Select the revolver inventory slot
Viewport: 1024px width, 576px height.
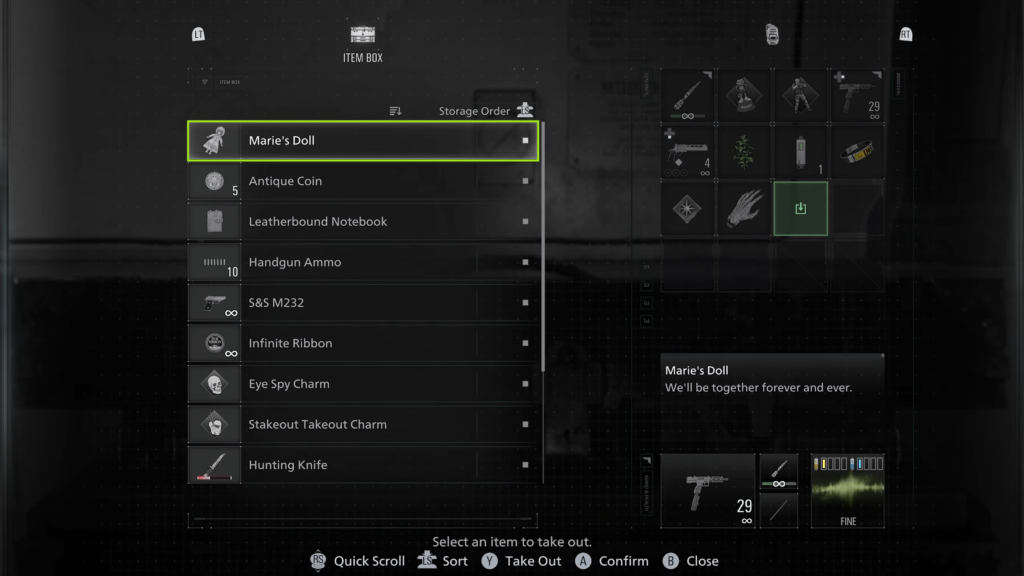[687, 153]
